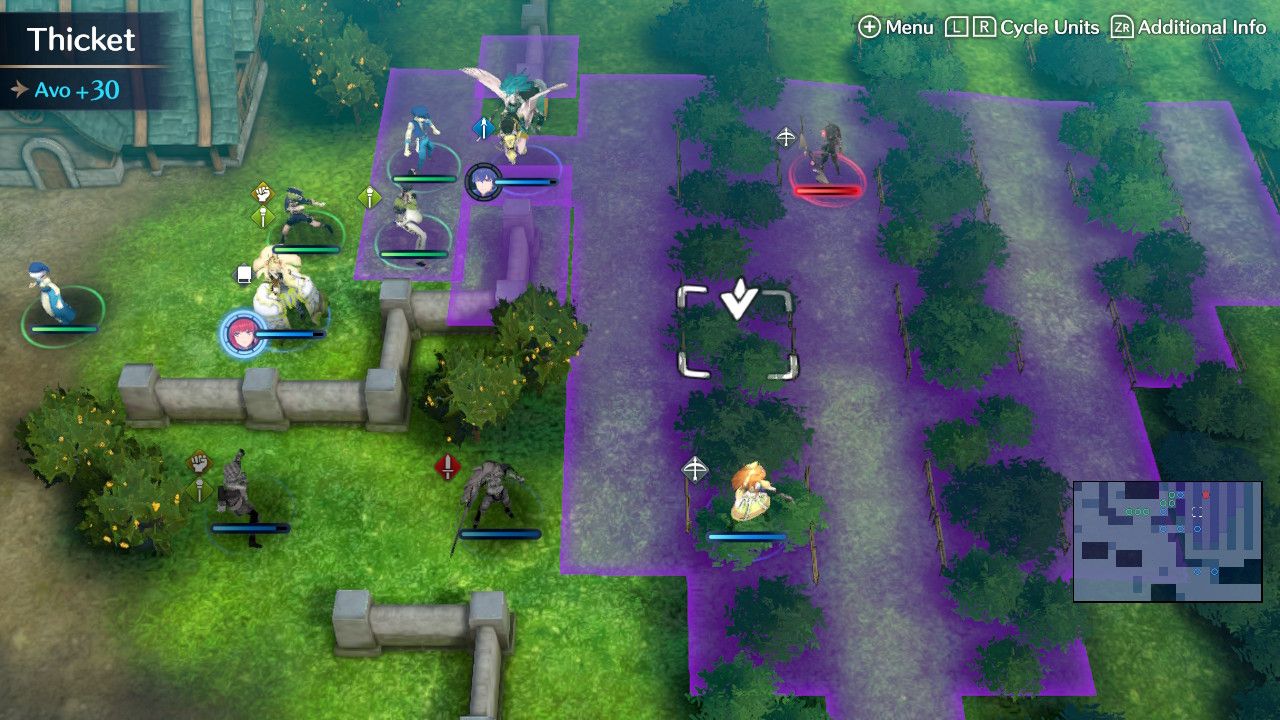Select the blue lance icon above the pegasus knight
Image resolution: width=1280 pixels, height=720 pixels.
point(484,127)
